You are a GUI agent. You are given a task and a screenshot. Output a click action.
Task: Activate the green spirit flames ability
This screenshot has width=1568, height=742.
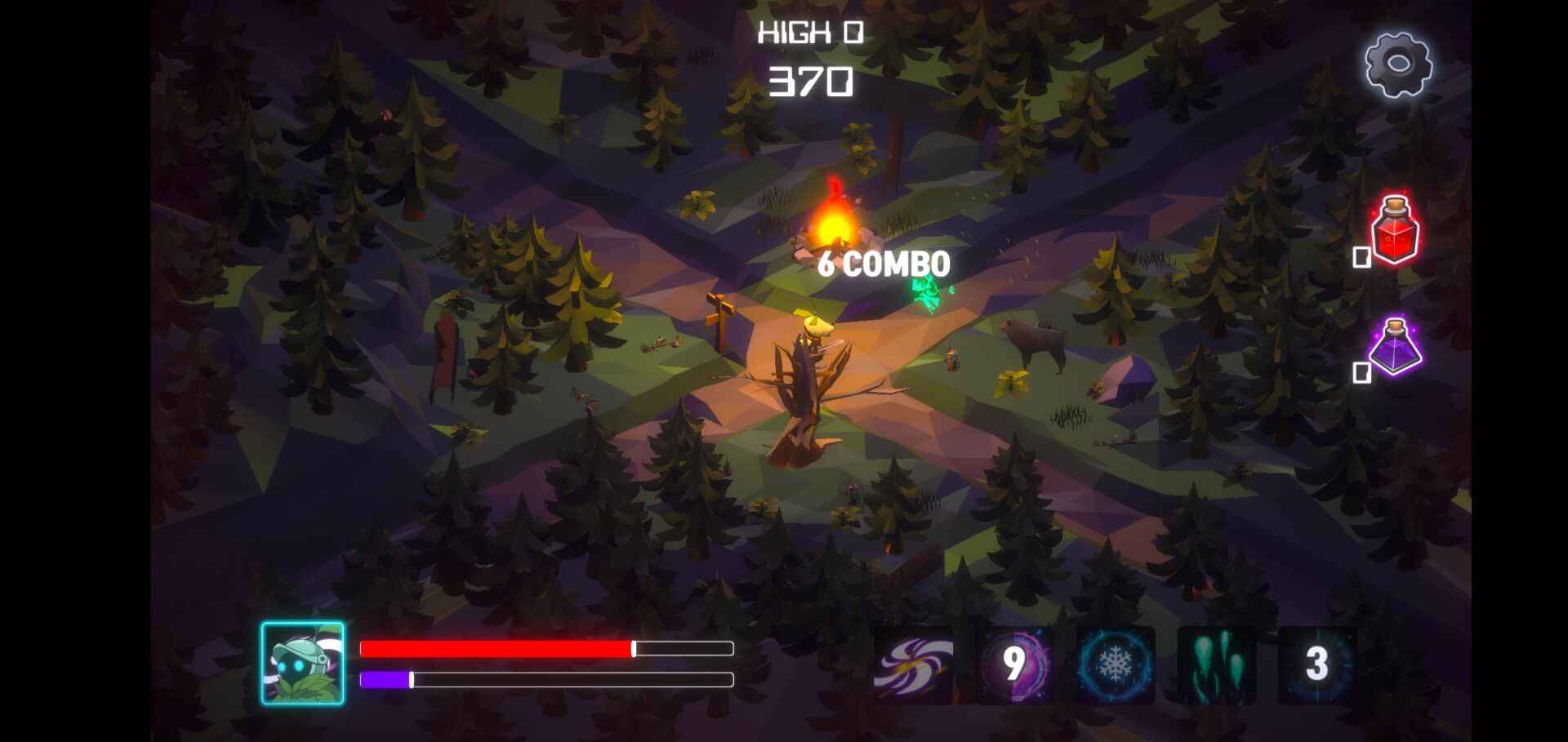(1216, 665)
